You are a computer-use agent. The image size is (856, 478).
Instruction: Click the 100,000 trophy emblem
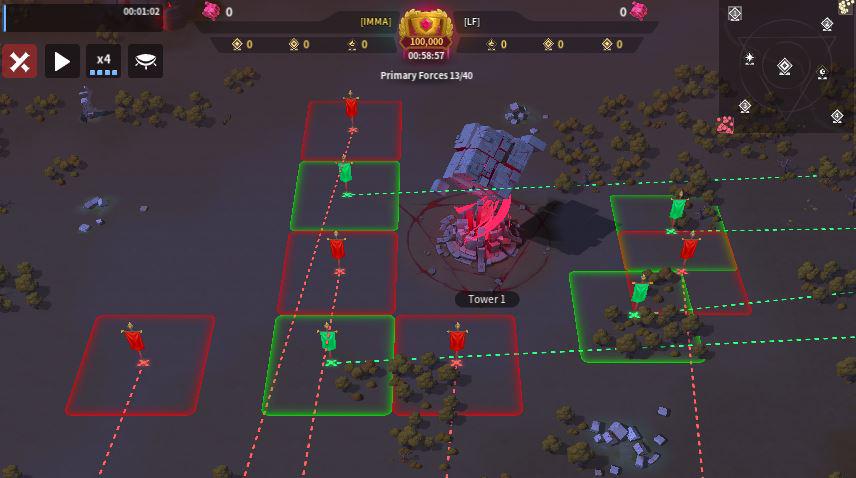click(x=426, y=30)
